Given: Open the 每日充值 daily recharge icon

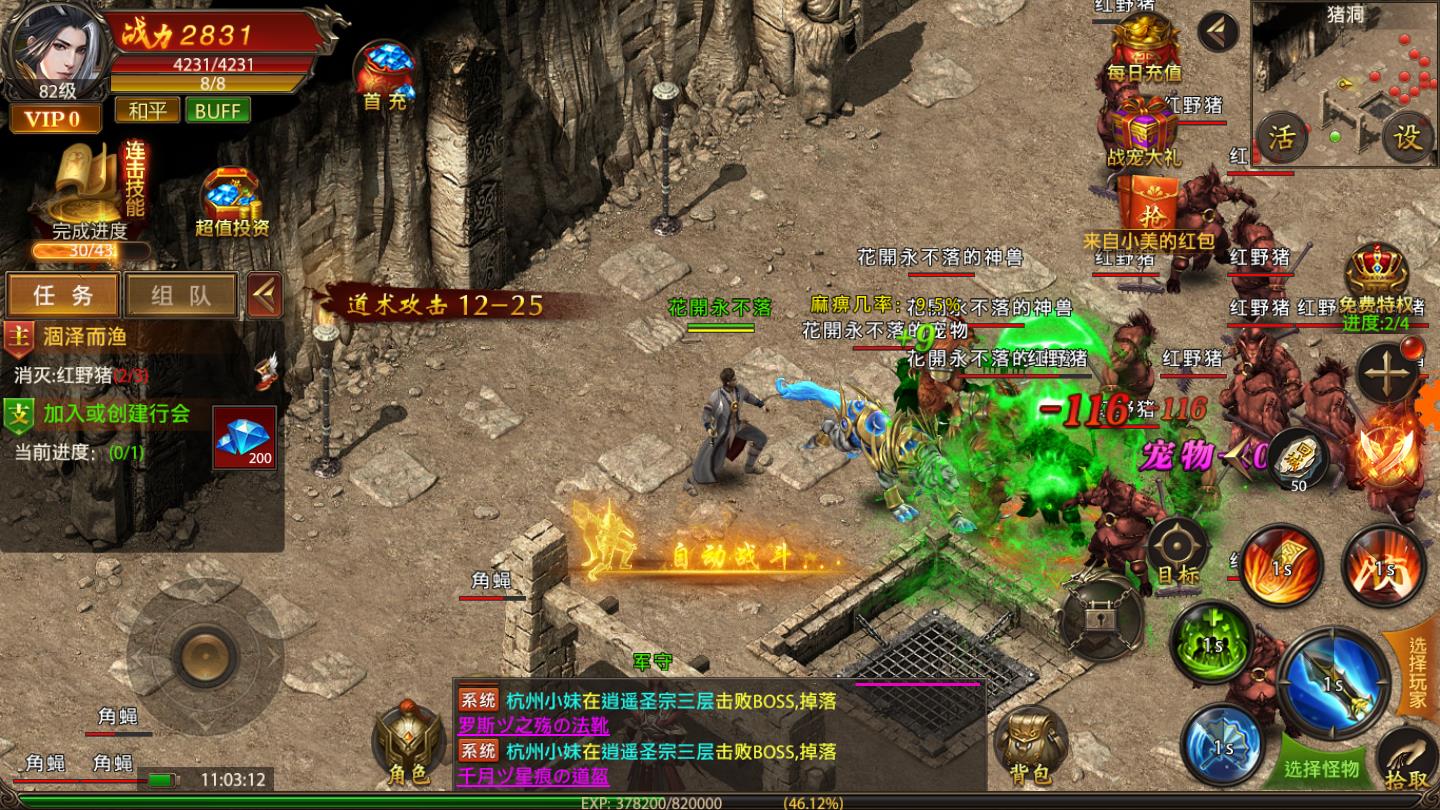Looking at the screenshot, I should point(1144,47).
